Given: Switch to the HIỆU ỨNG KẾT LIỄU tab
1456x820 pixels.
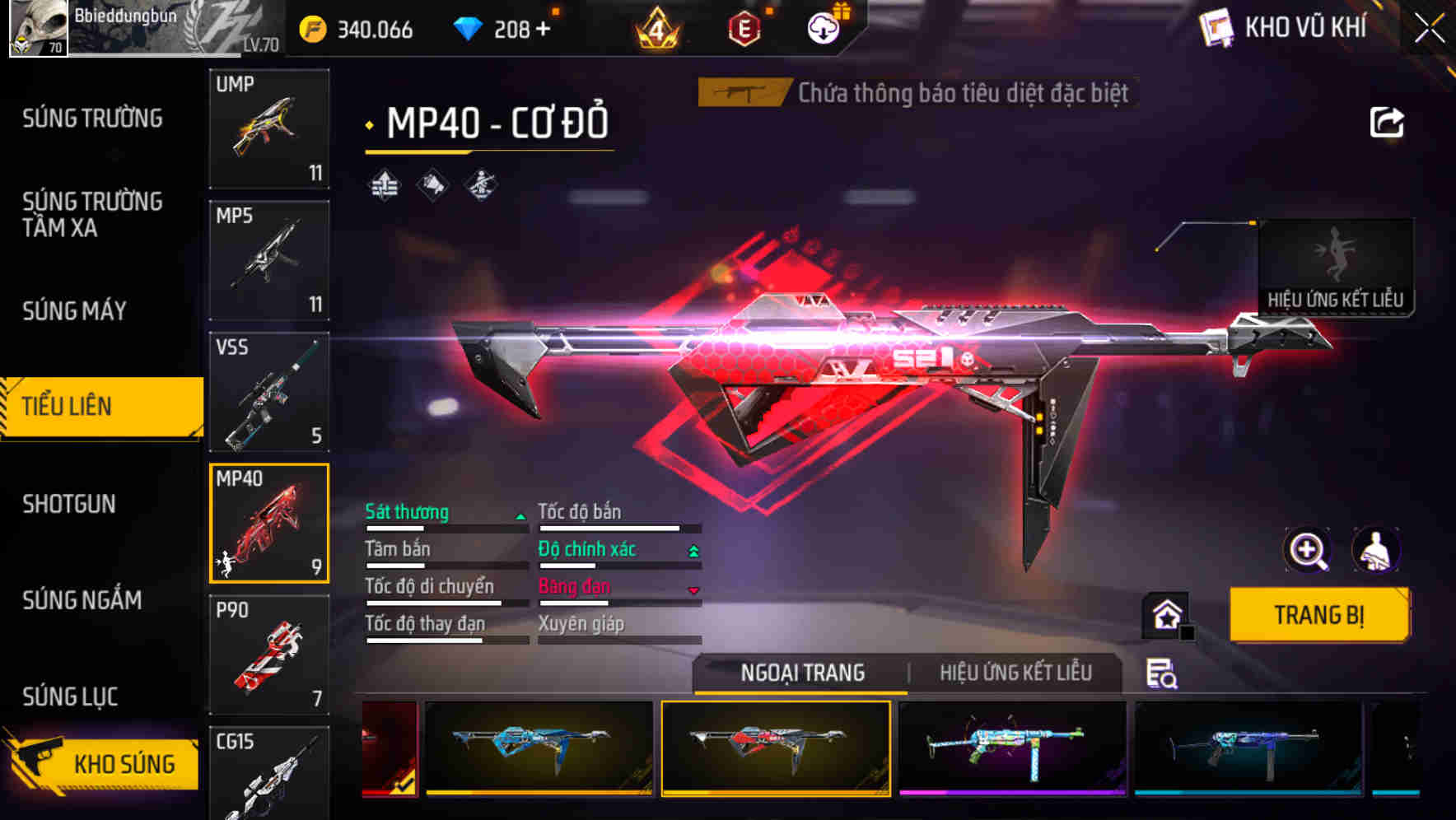Looking at the screenshot, I should click(x=1015, y=672).
